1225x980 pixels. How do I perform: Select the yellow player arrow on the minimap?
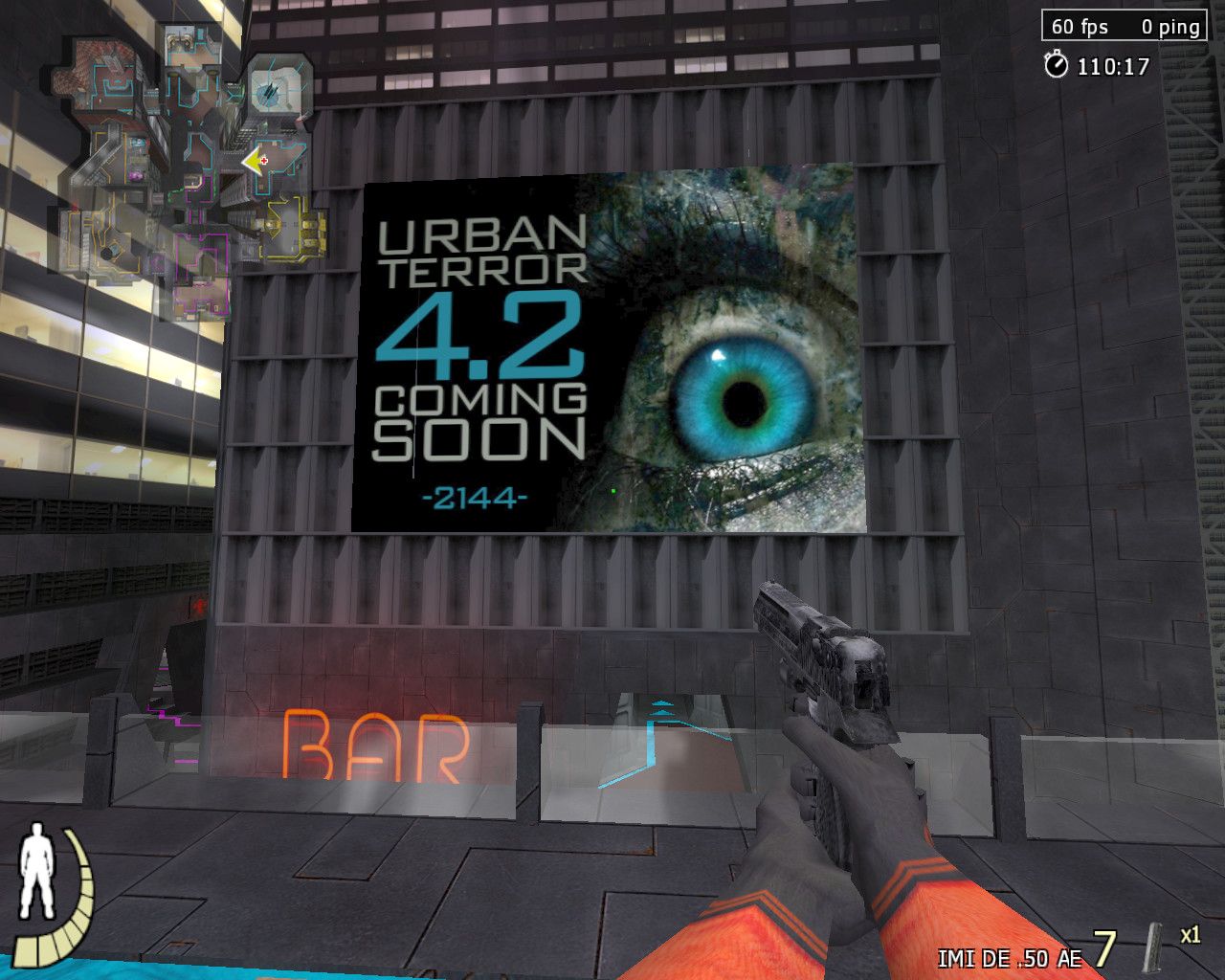251,161
